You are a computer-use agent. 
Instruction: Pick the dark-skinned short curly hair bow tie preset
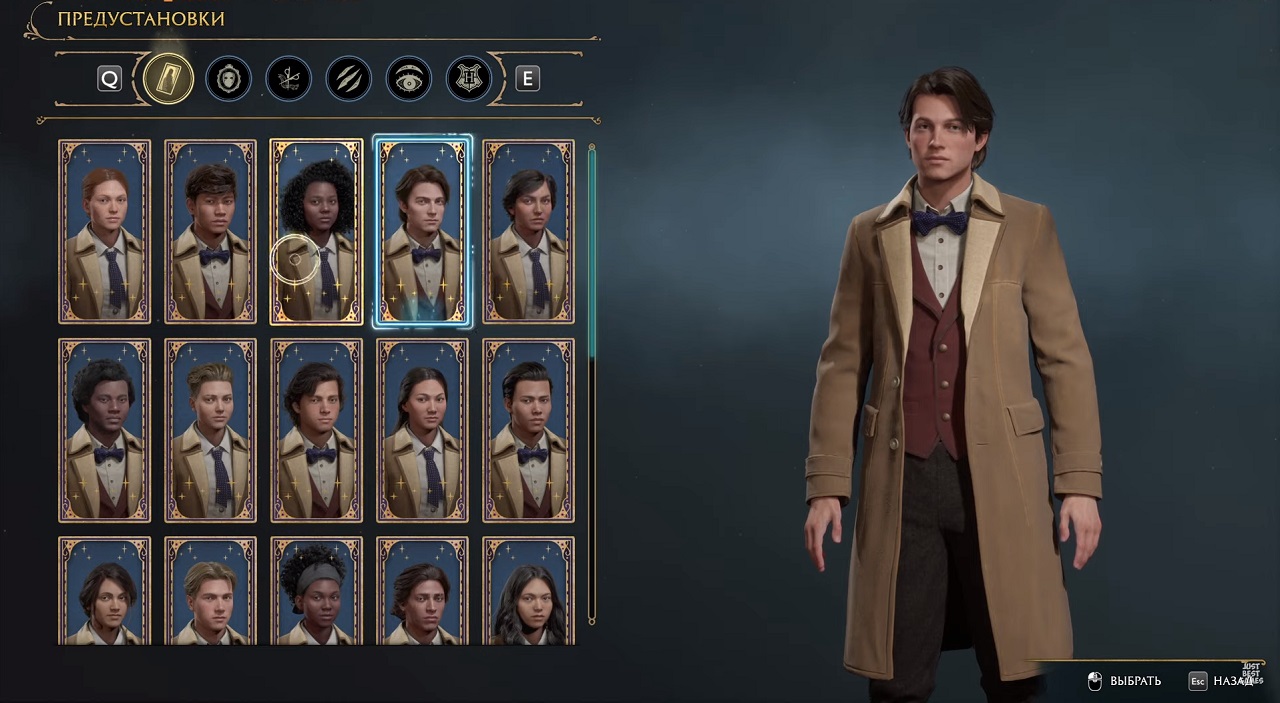pos(105,430)
